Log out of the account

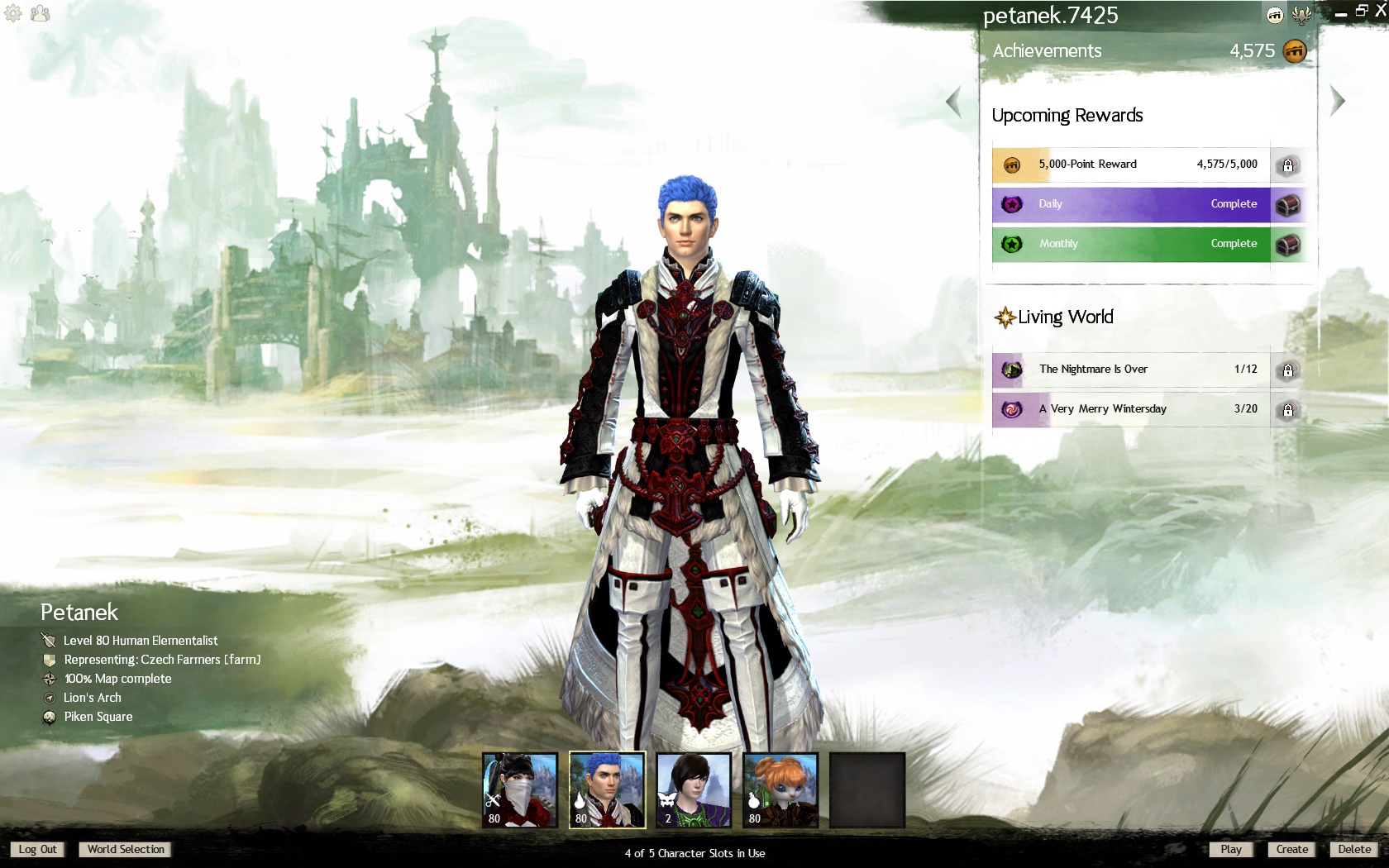(x=38, y=849)
